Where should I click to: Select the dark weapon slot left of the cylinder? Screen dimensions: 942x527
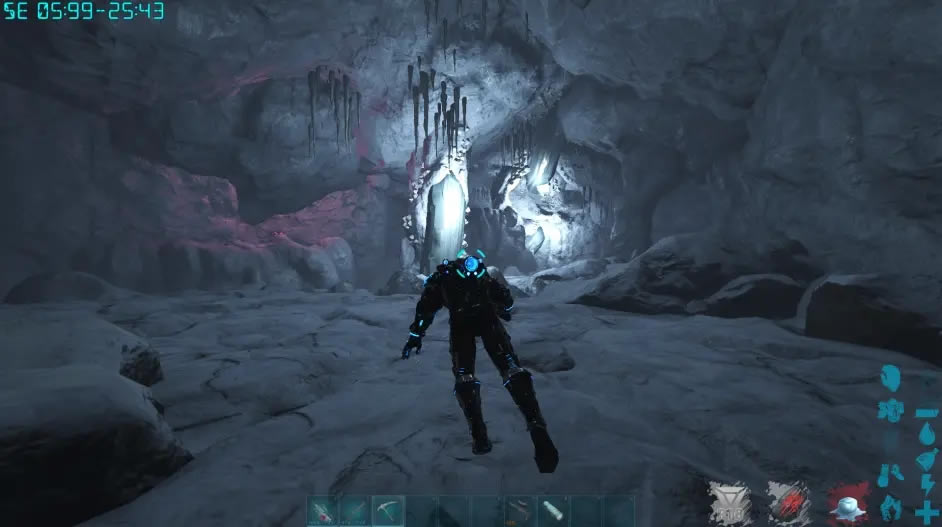520,511
